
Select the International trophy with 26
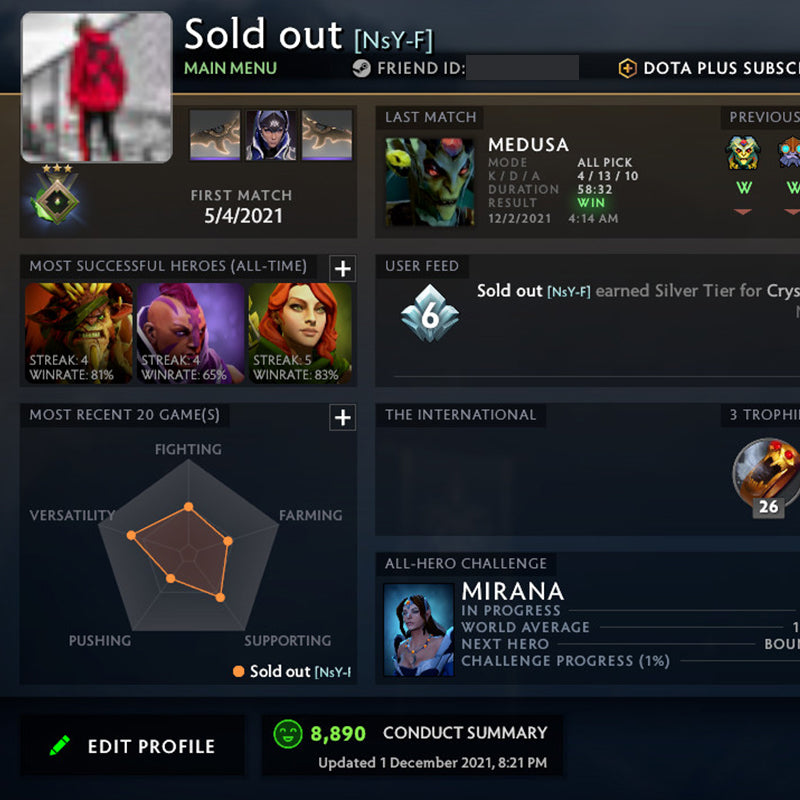tap(767, 476)
